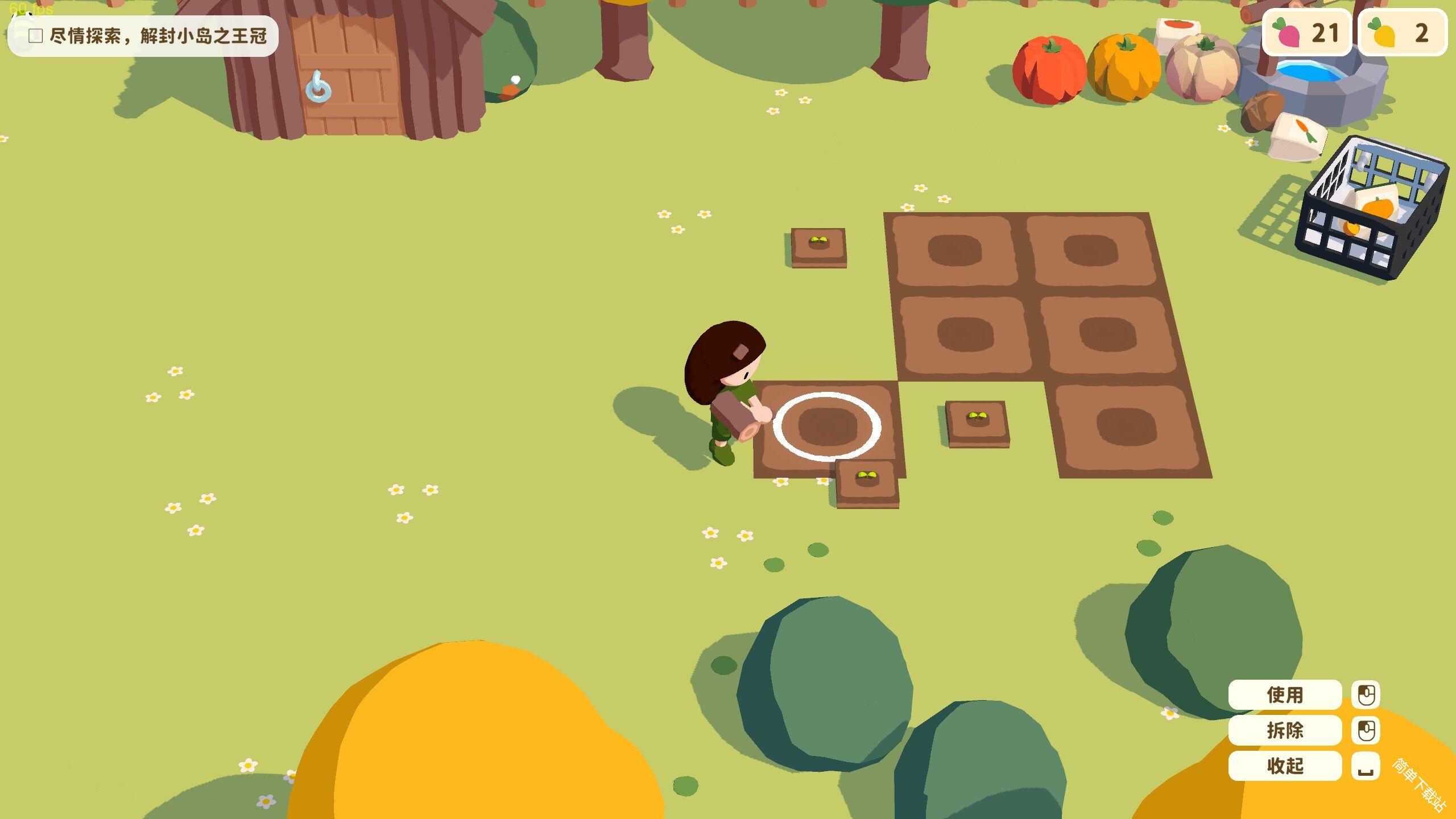Click the 收起 action button

click(x=1285, y=766)
